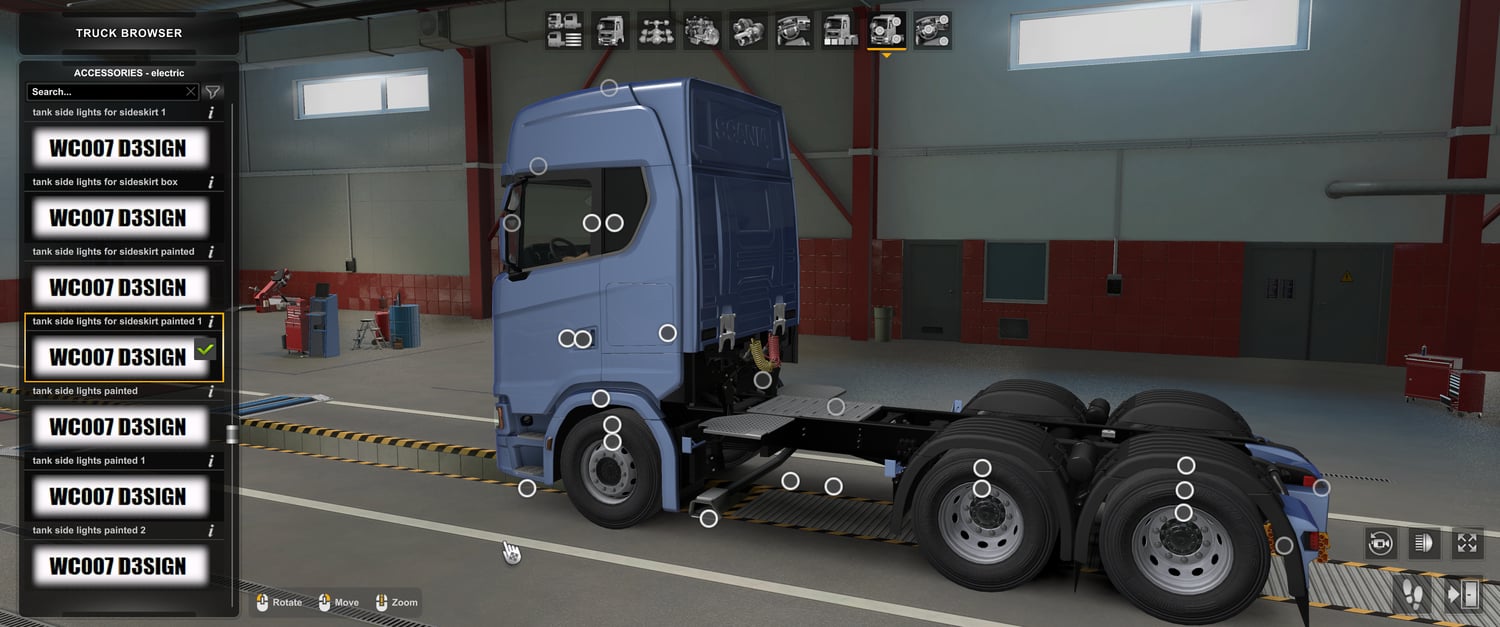Open the transmission gearbox tab
Screen dimensions: 1500x627
(x=748, y=31)
